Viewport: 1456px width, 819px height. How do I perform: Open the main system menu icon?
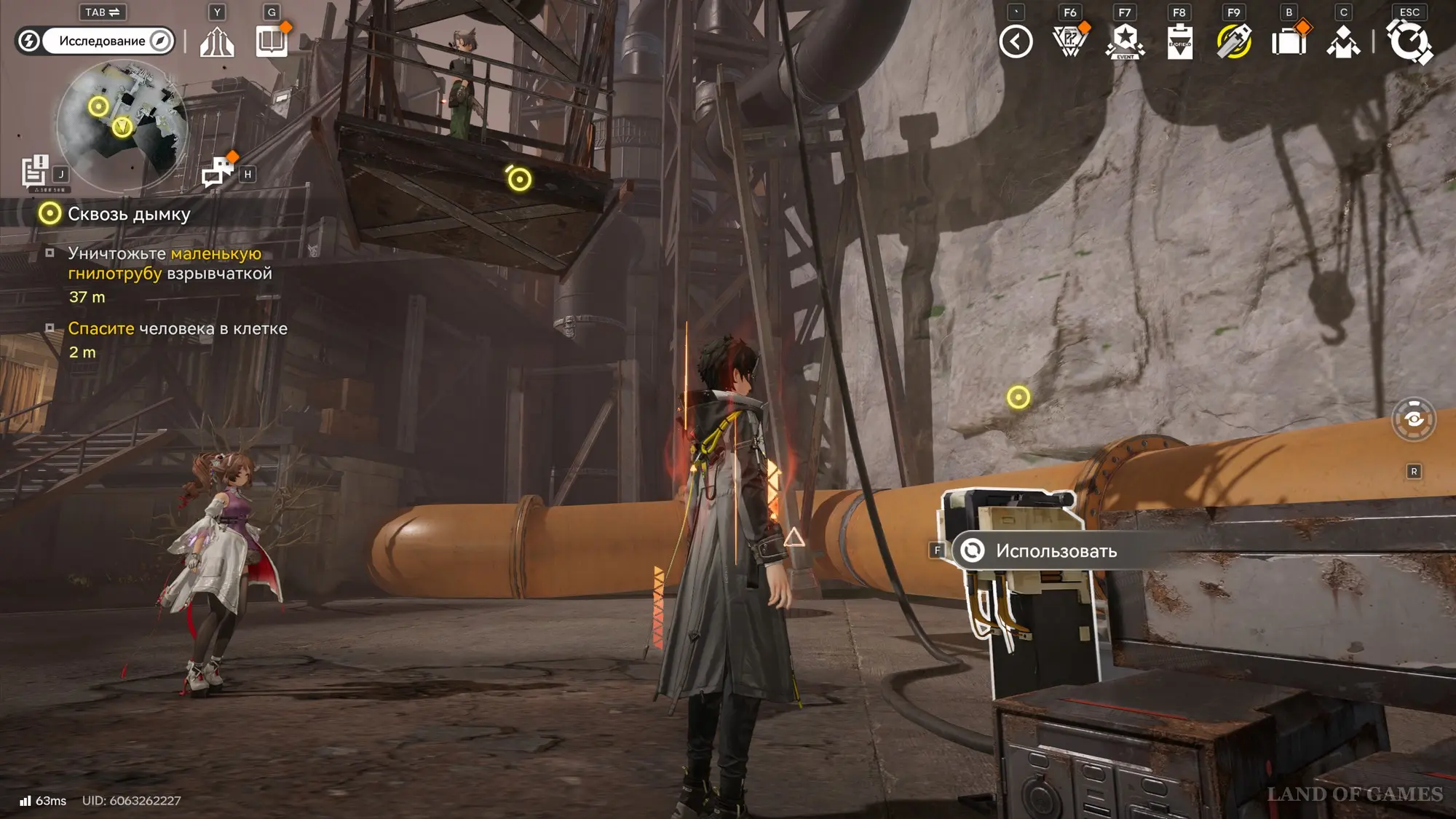pyautogui.click(x=1409, y=41)
